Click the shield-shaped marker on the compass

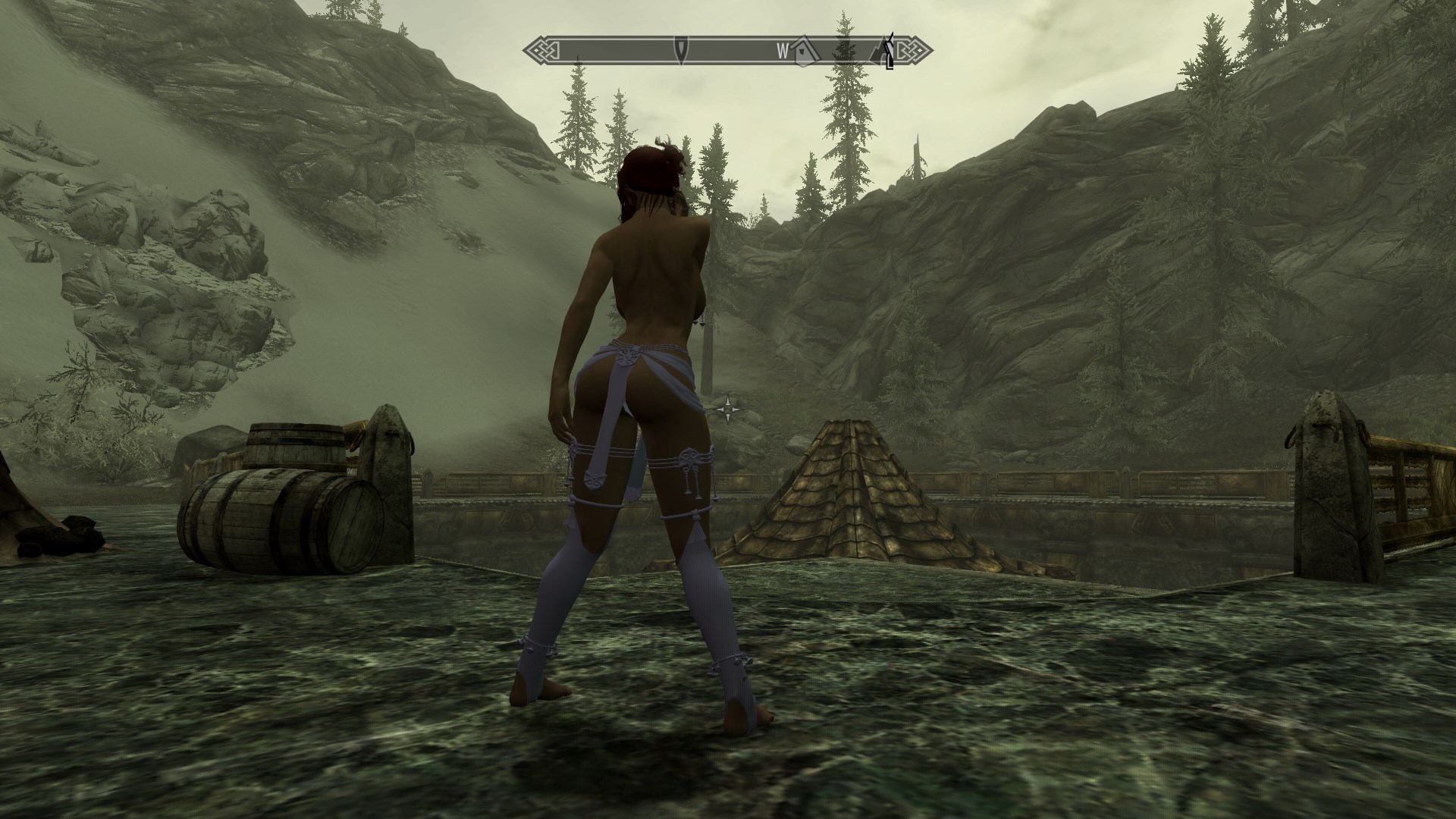[x=682, y=50]
